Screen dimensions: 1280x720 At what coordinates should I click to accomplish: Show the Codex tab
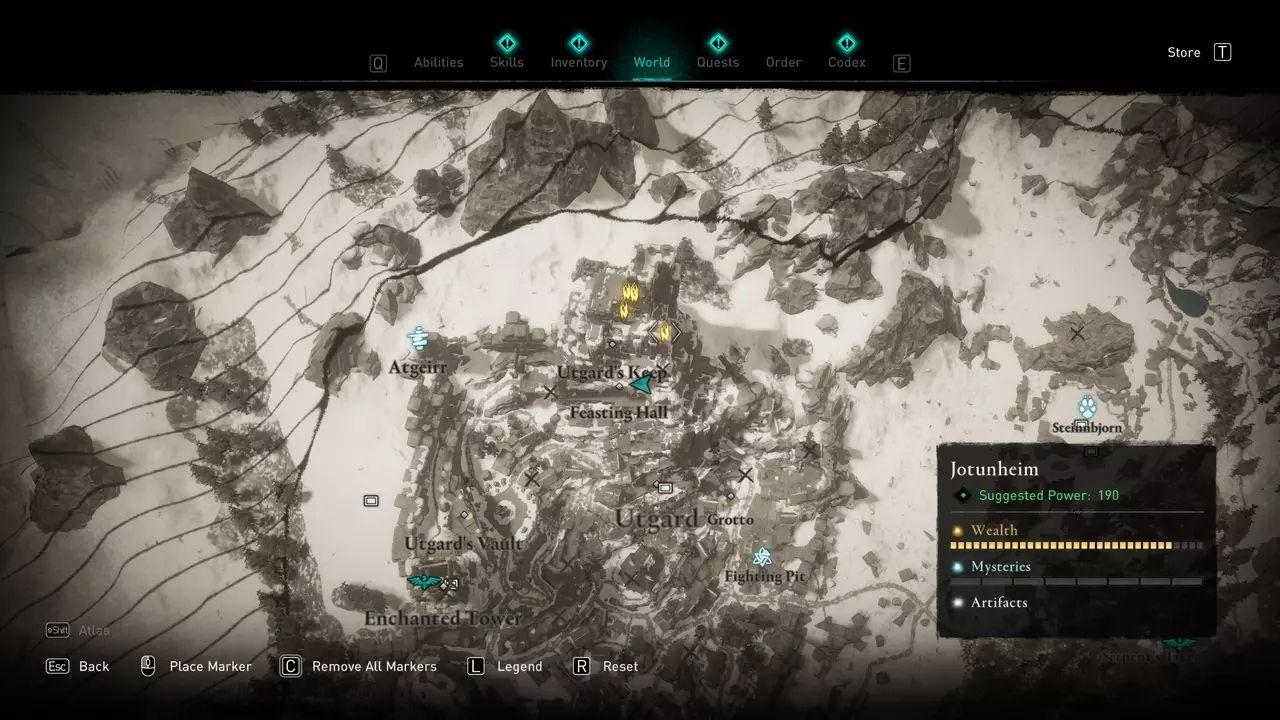pyautogui.click(x=846, y=62)
